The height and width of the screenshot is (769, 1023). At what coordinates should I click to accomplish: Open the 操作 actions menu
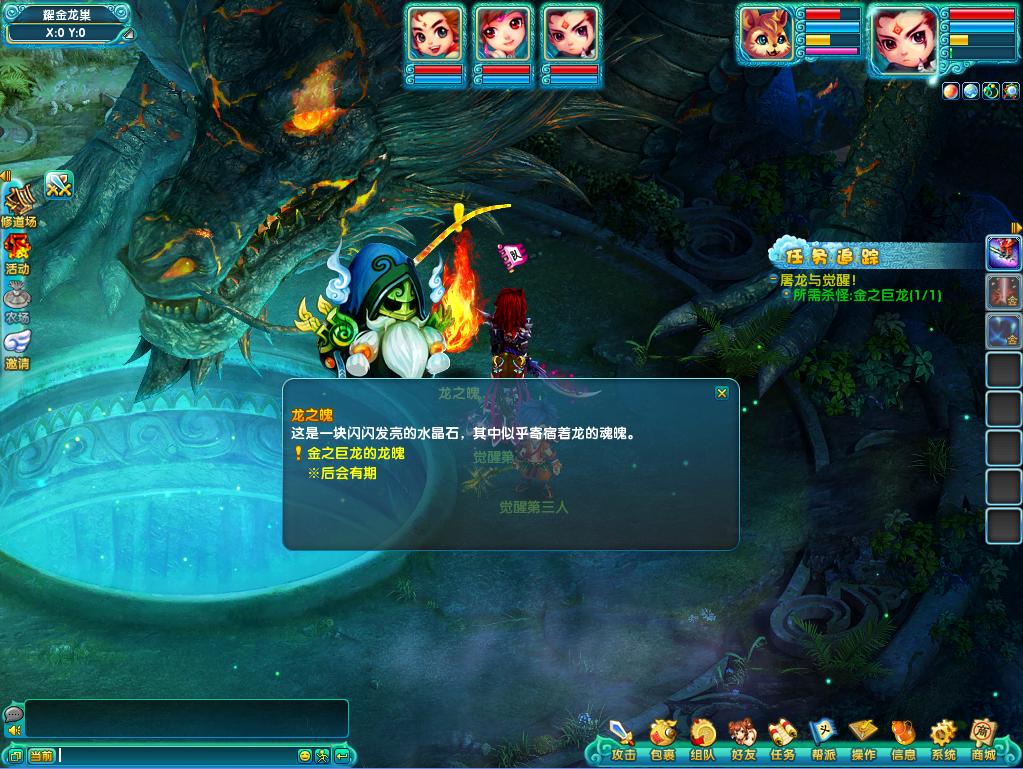coord(862,741)
